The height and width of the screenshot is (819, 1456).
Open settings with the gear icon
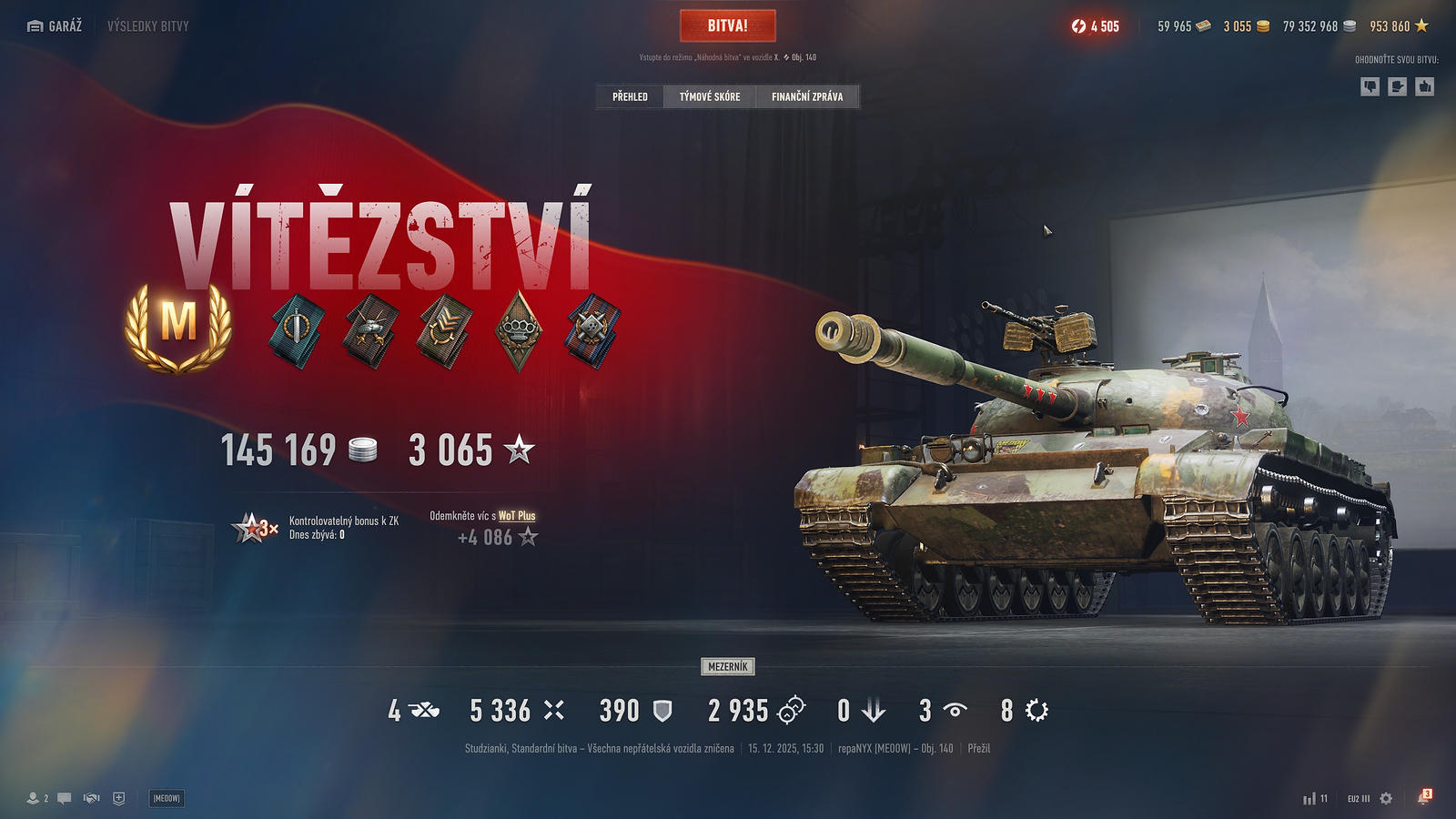(x=1386, y=798)
